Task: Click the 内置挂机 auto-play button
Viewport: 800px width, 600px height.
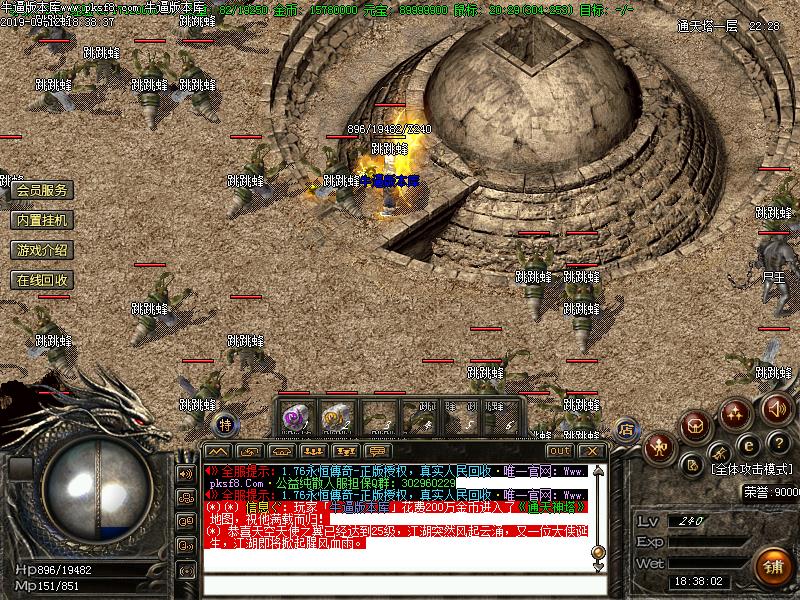Action: (42, 220)
